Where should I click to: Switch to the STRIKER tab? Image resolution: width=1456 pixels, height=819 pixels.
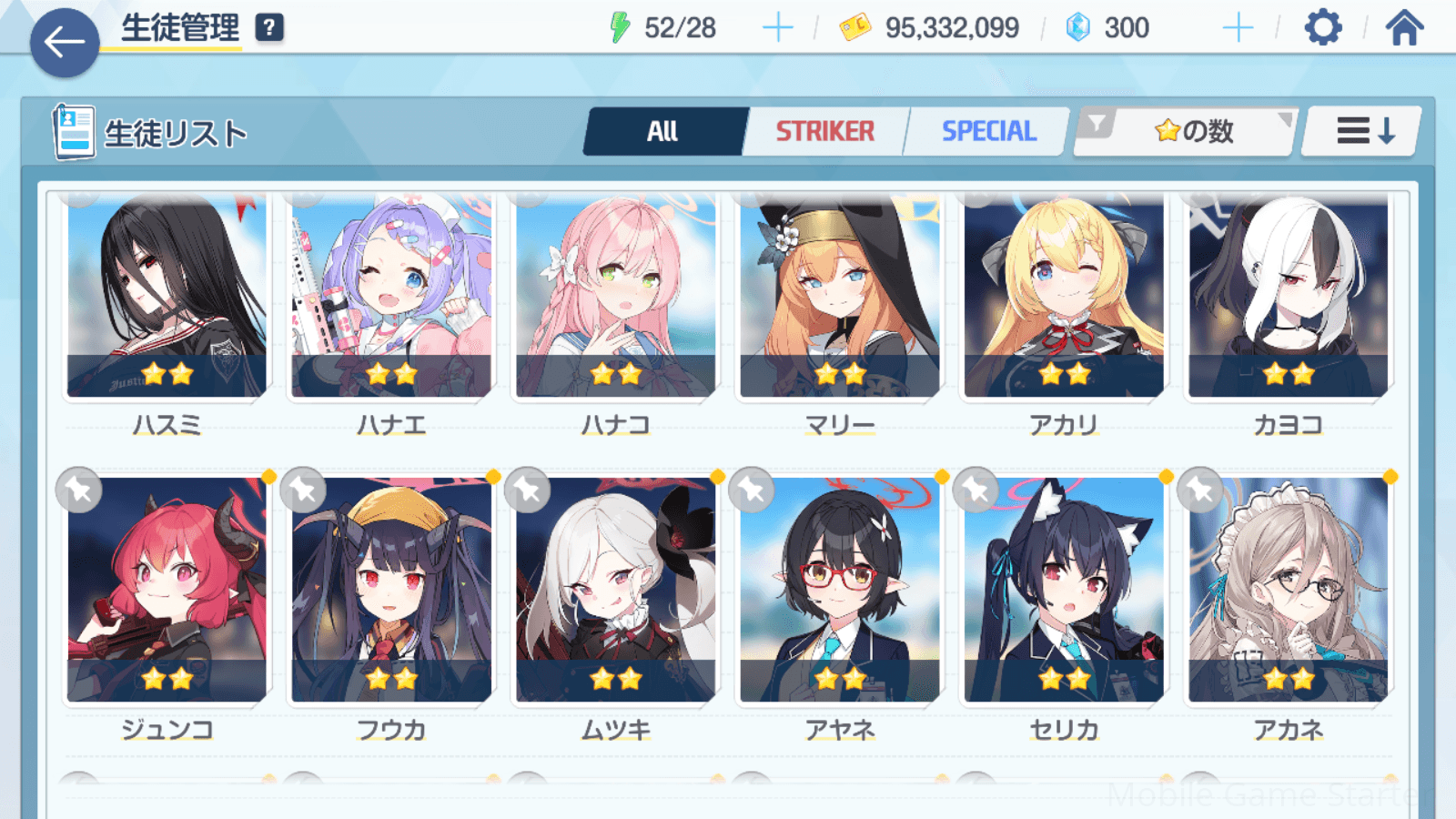tap(824, 132)
